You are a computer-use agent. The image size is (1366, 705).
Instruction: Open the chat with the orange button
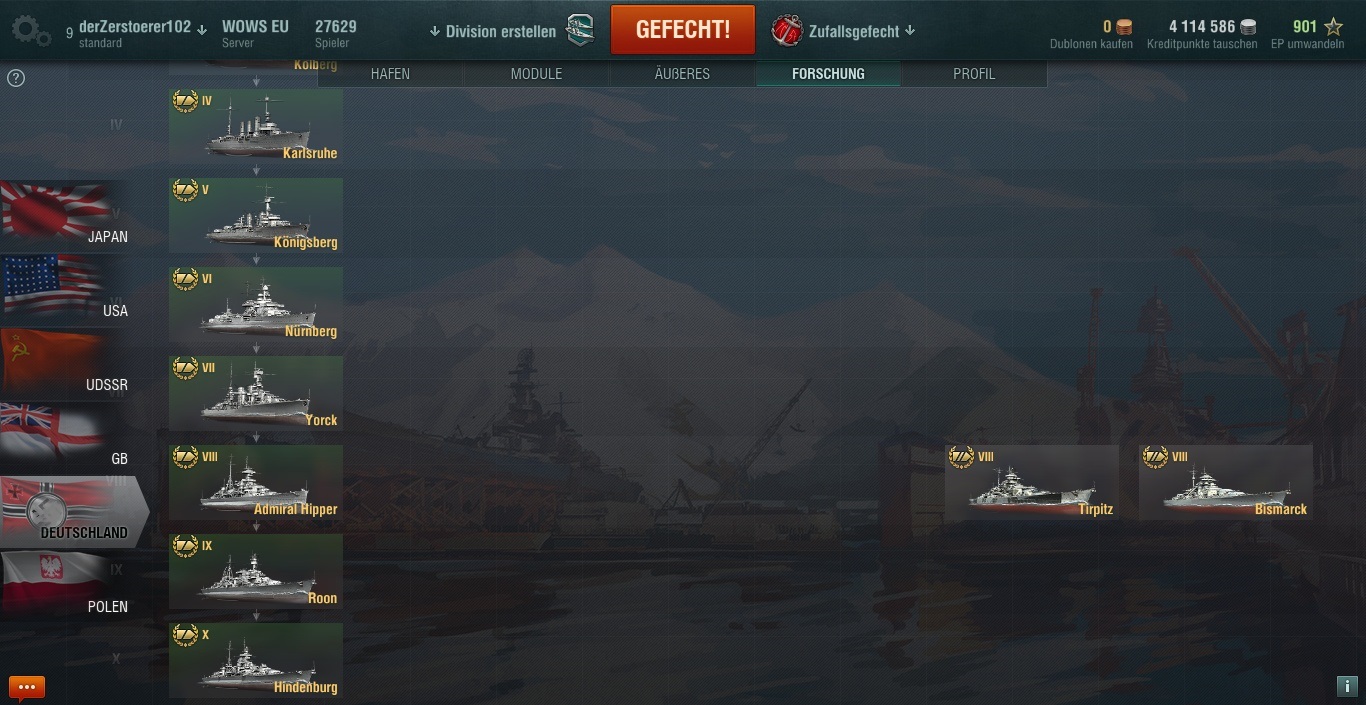[27, 687]
